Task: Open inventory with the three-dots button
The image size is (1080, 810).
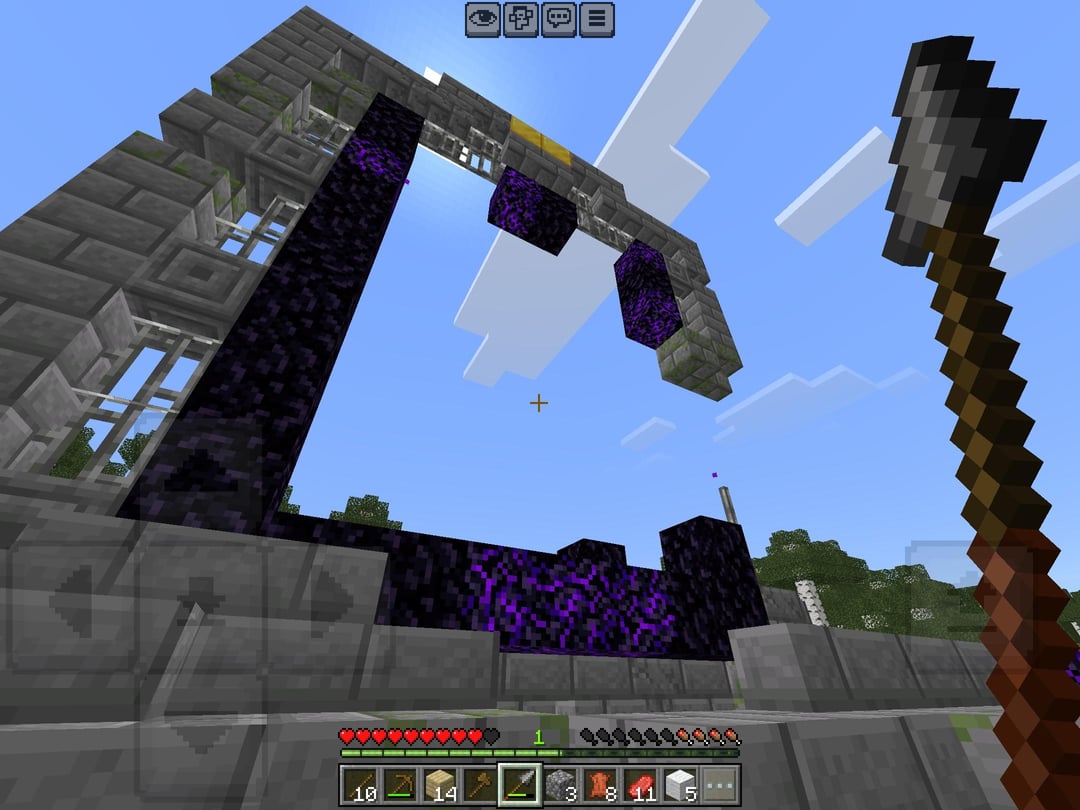Action: tap(719, 785)
